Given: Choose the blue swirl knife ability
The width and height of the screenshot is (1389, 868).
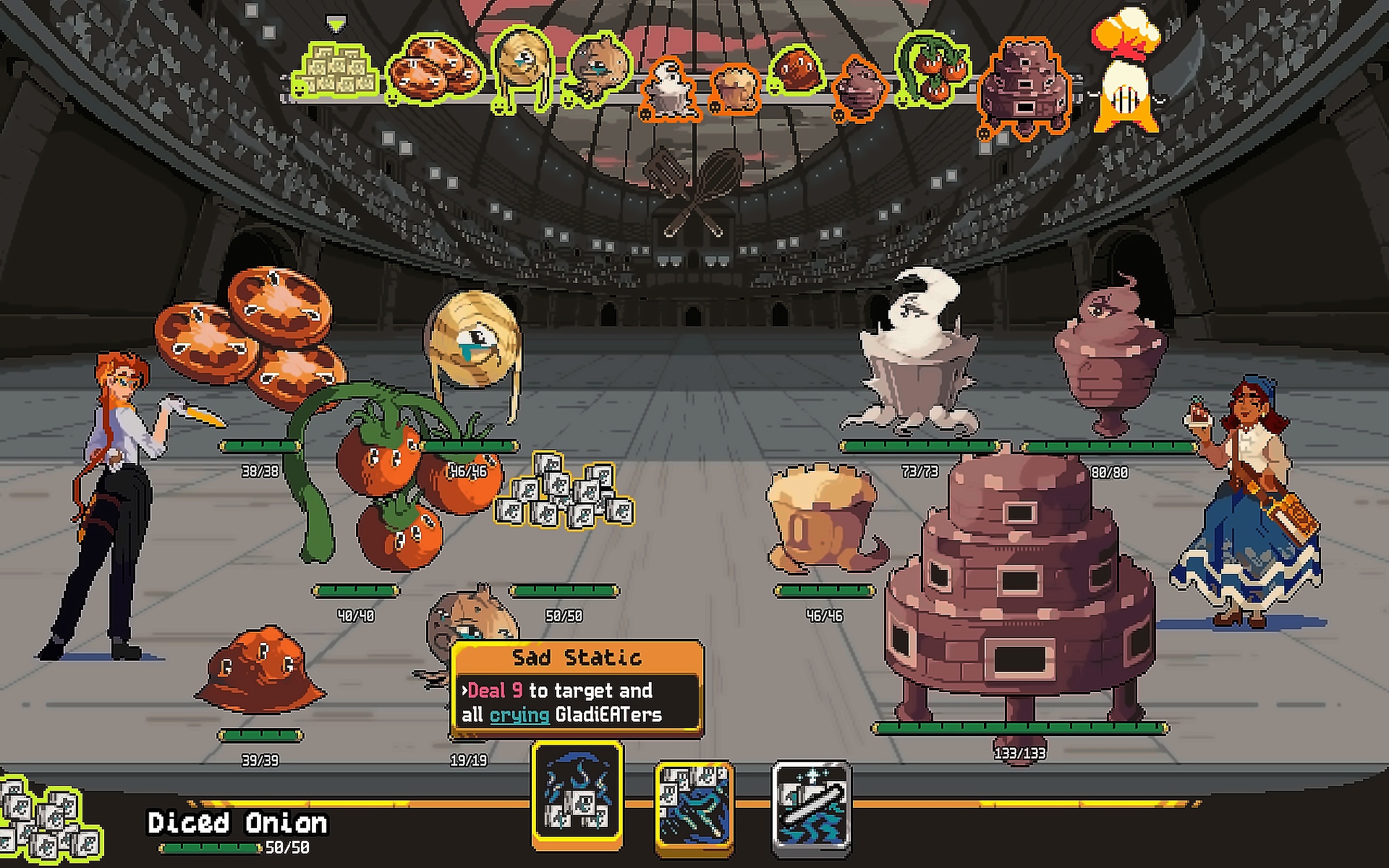Looking at the screenshot, I should (x=694, y=806).
